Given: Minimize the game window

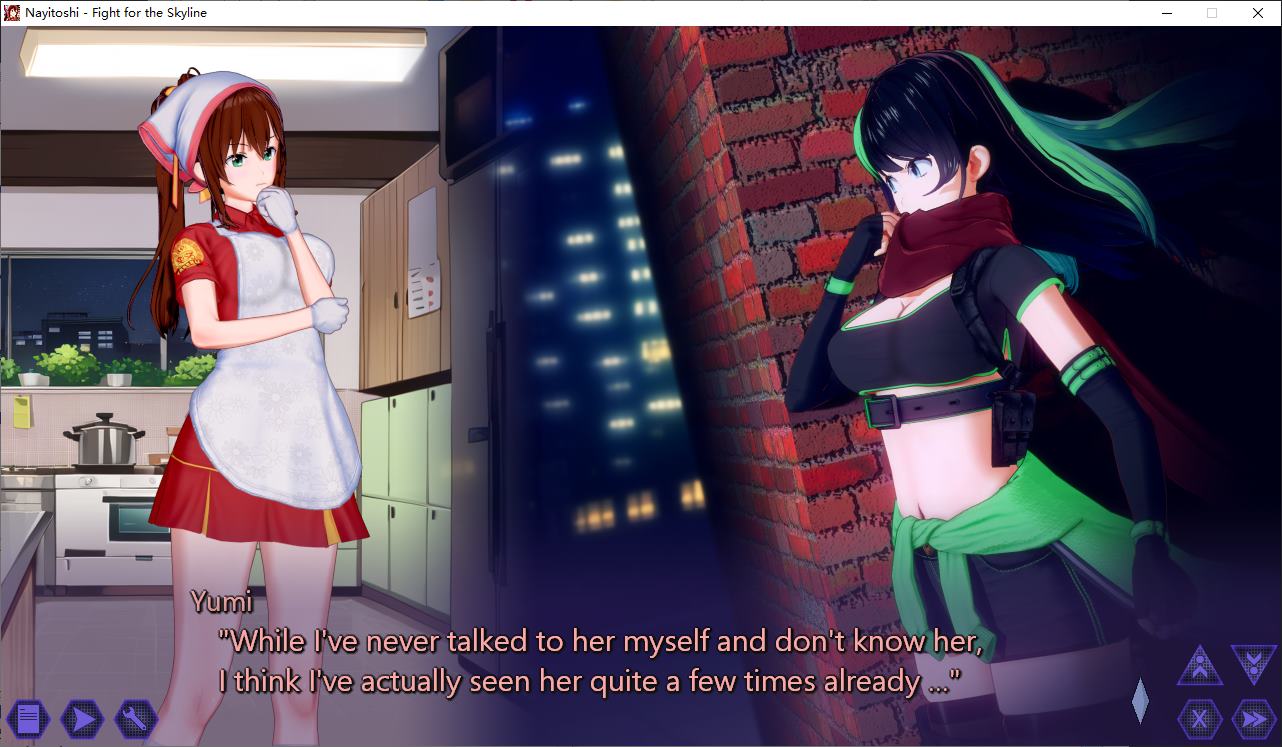Looking at the screenshot, I should pos(1167,13).
